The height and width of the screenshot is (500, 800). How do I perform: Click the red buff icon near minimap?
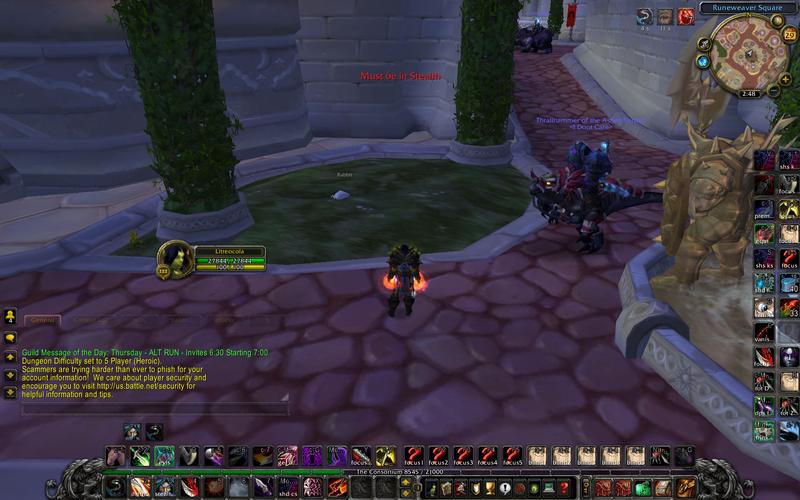pyautogui.click(x=686, y=16)
